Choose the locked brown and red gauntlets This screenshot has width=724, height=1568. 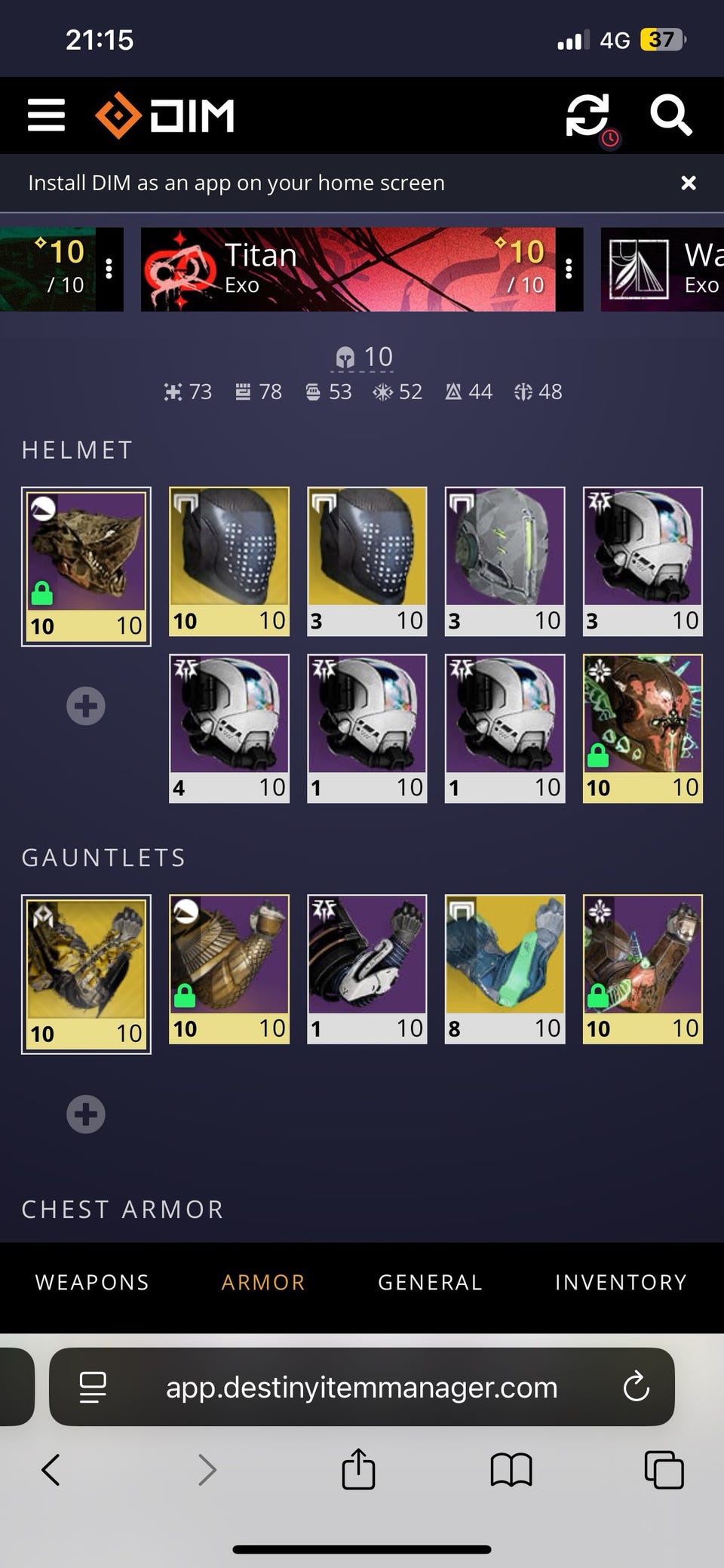click(643, 969)
